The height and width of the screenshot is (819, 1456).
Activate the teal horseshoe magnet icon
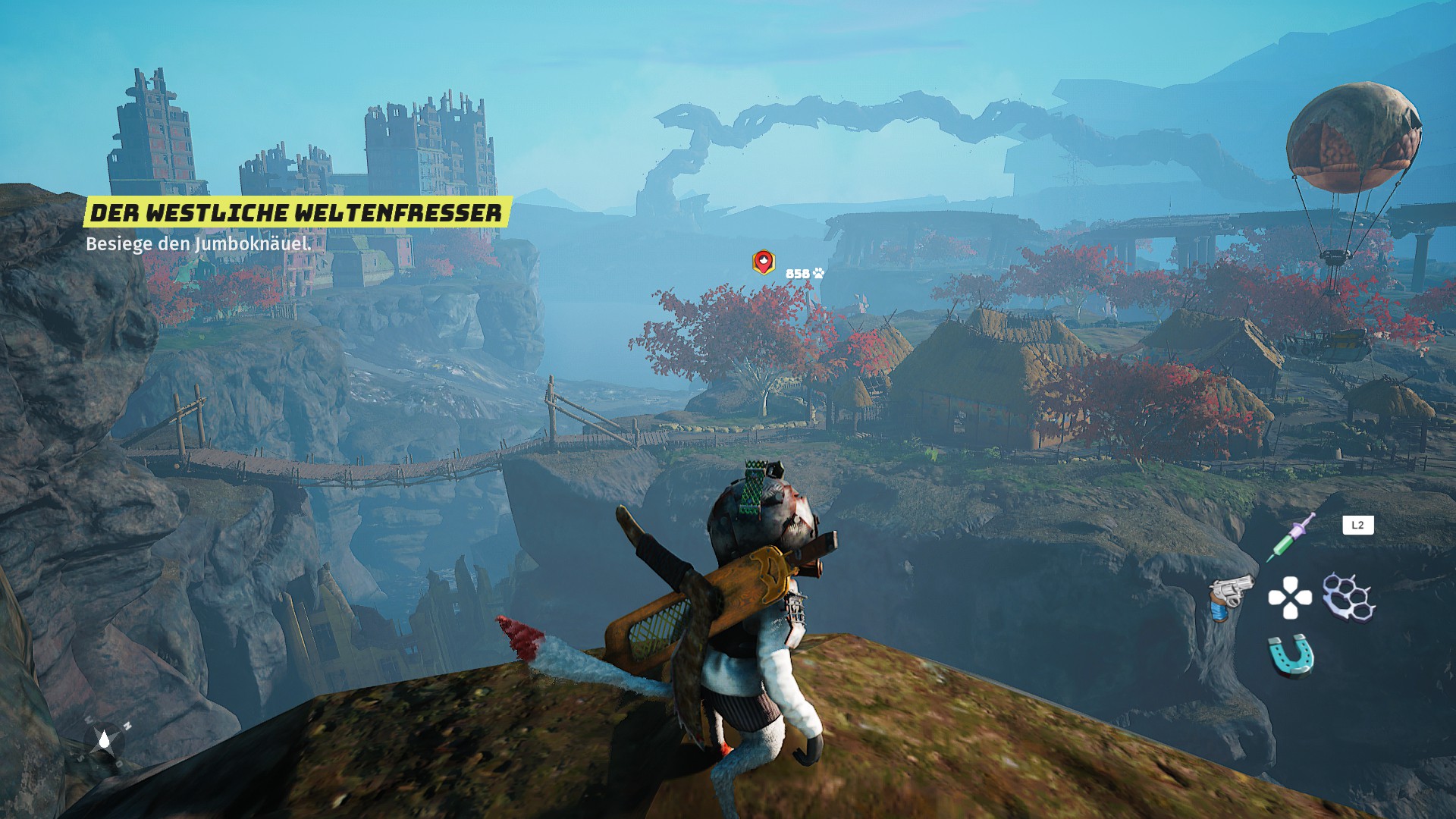[1291, 655]
